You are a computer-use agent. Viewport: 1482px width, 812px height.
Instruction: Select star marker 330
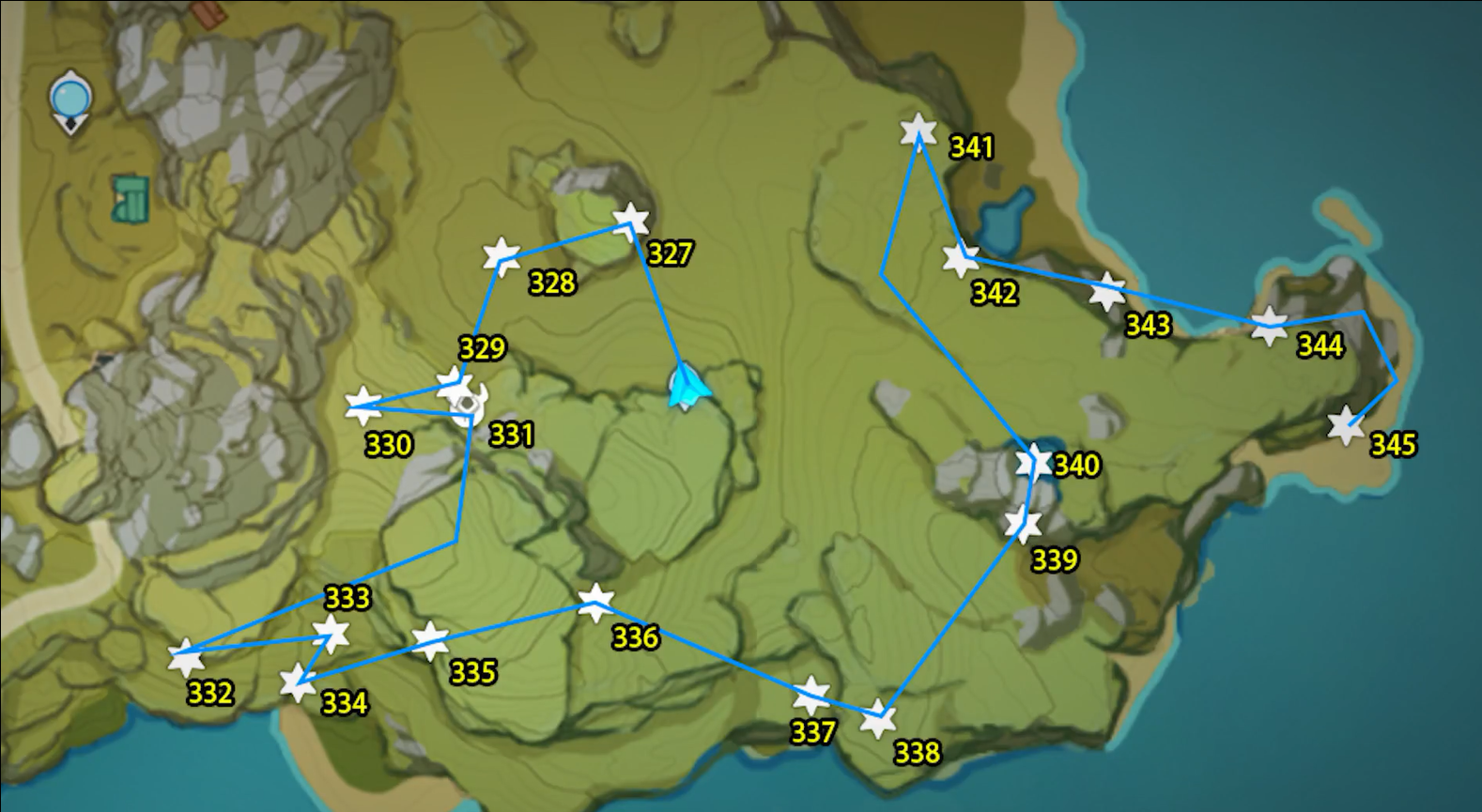pos(362,404)
